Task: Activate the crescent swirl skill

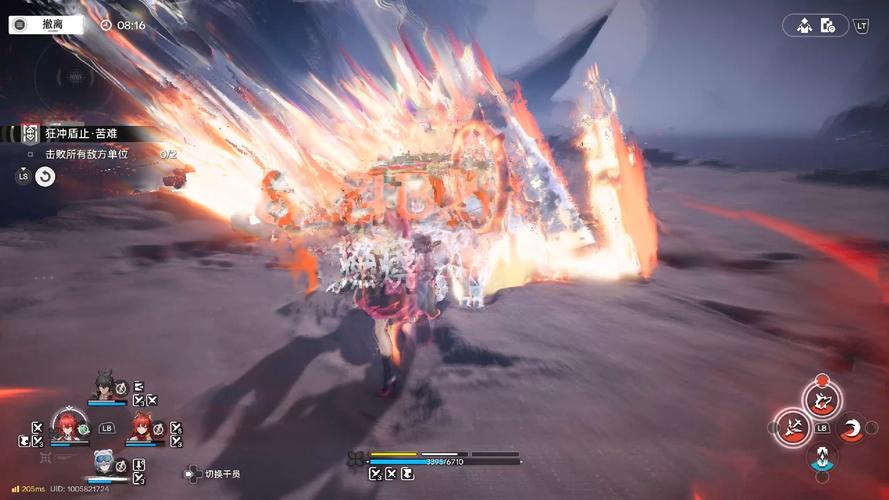Action: [x=851, y=428]
